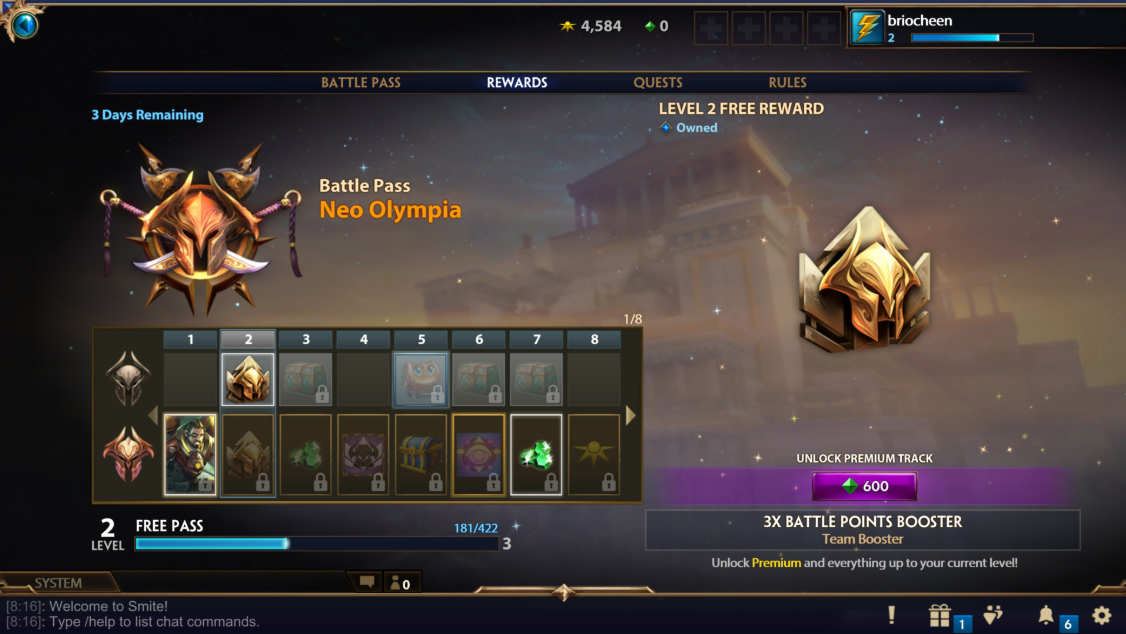Open the Quests tab

coord(658,83)
